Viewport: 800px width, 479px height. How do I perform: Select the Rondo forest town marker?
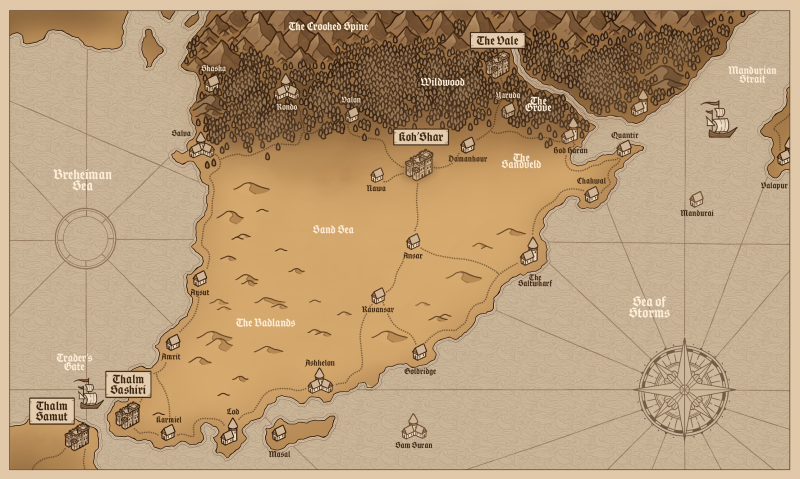click(285, 88)
